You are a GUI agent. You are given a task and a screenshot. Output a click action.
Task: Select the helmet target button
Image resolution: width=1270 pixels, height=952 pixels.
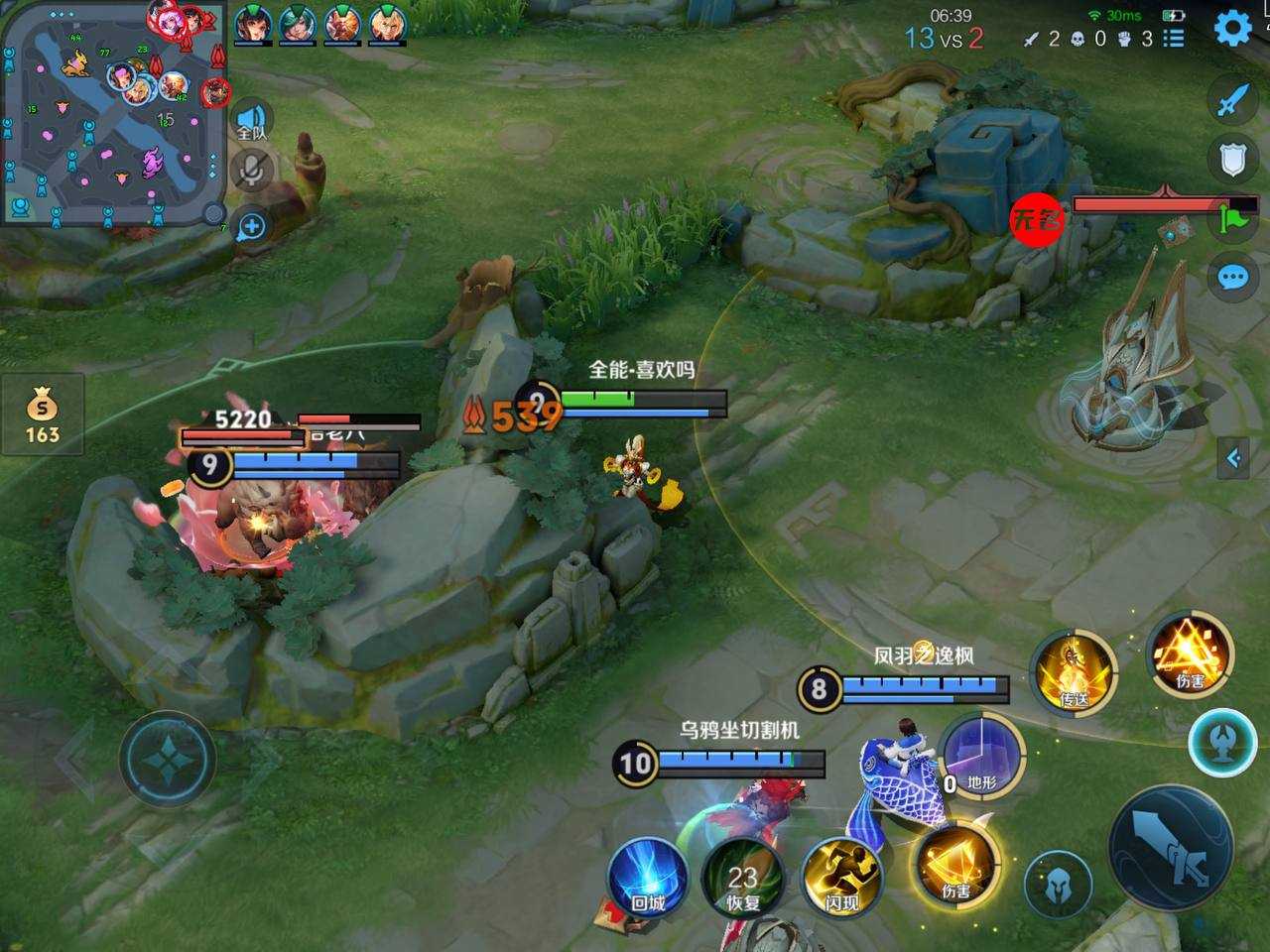(x=1058, y=881)
